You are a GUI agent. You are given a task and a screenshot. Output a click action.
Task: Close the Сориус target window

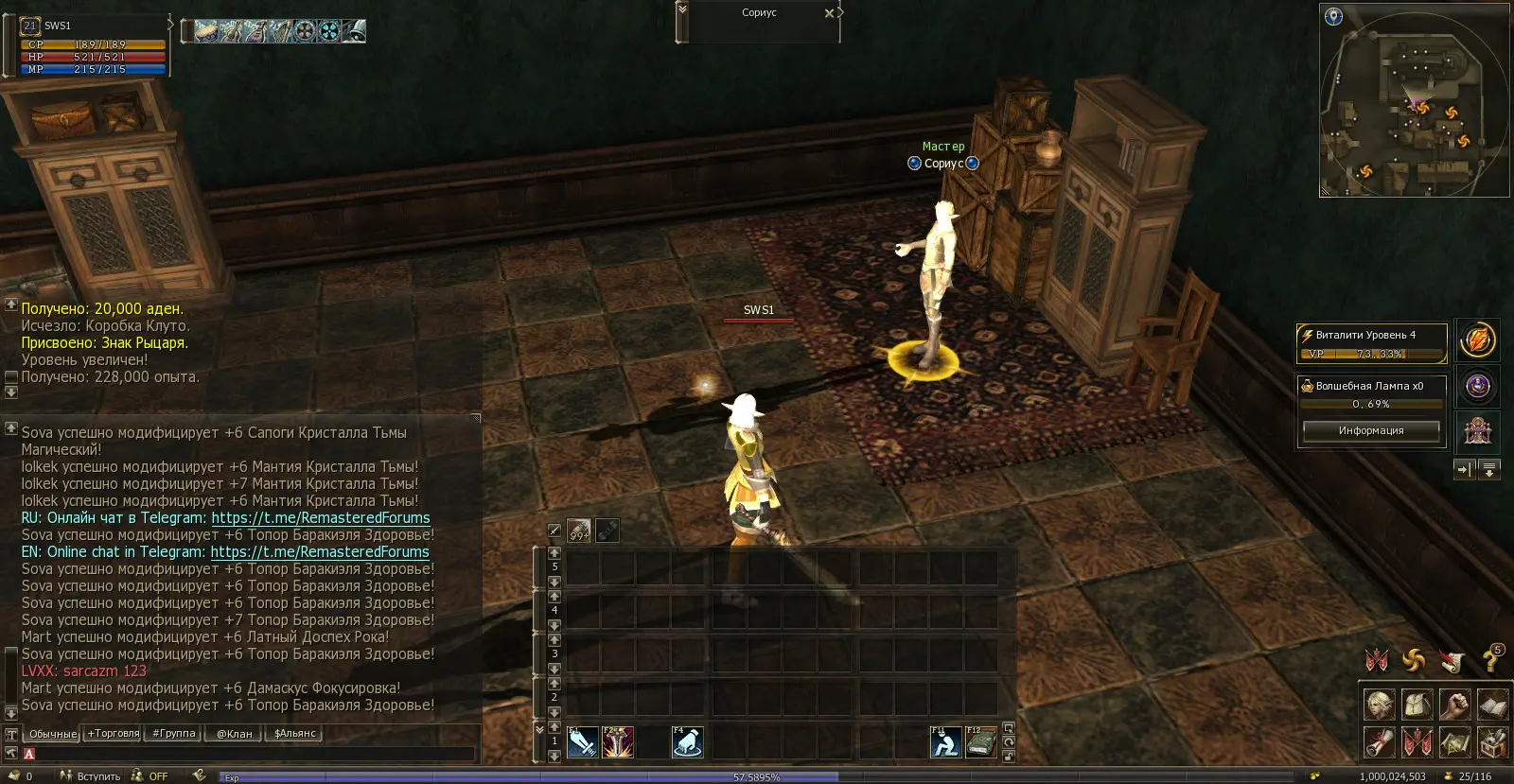(829, 13)
